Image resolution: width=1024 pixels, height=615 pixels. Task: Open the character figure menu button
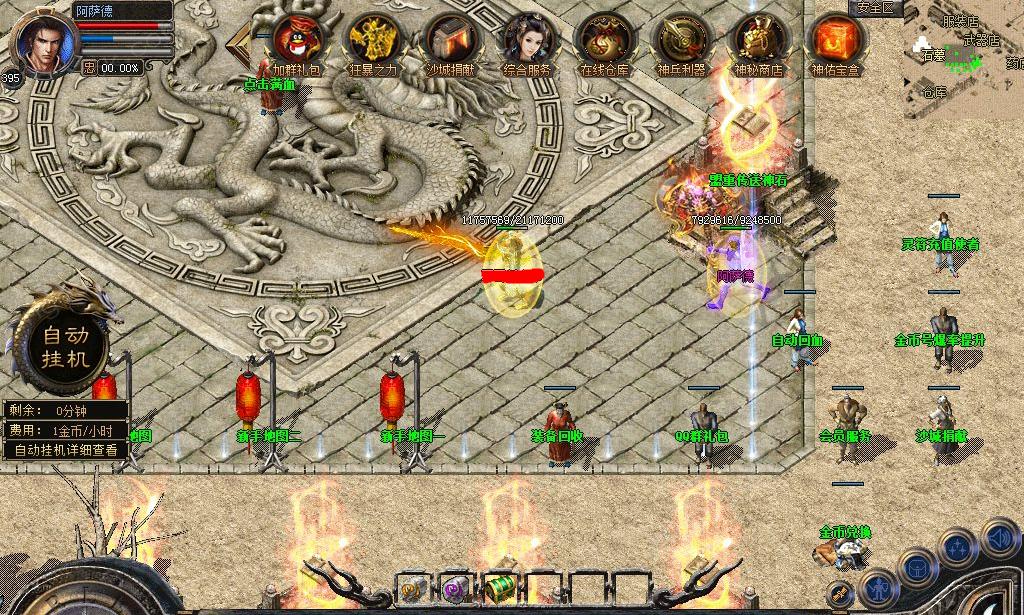pyautogui.click(x=878, y=588)
